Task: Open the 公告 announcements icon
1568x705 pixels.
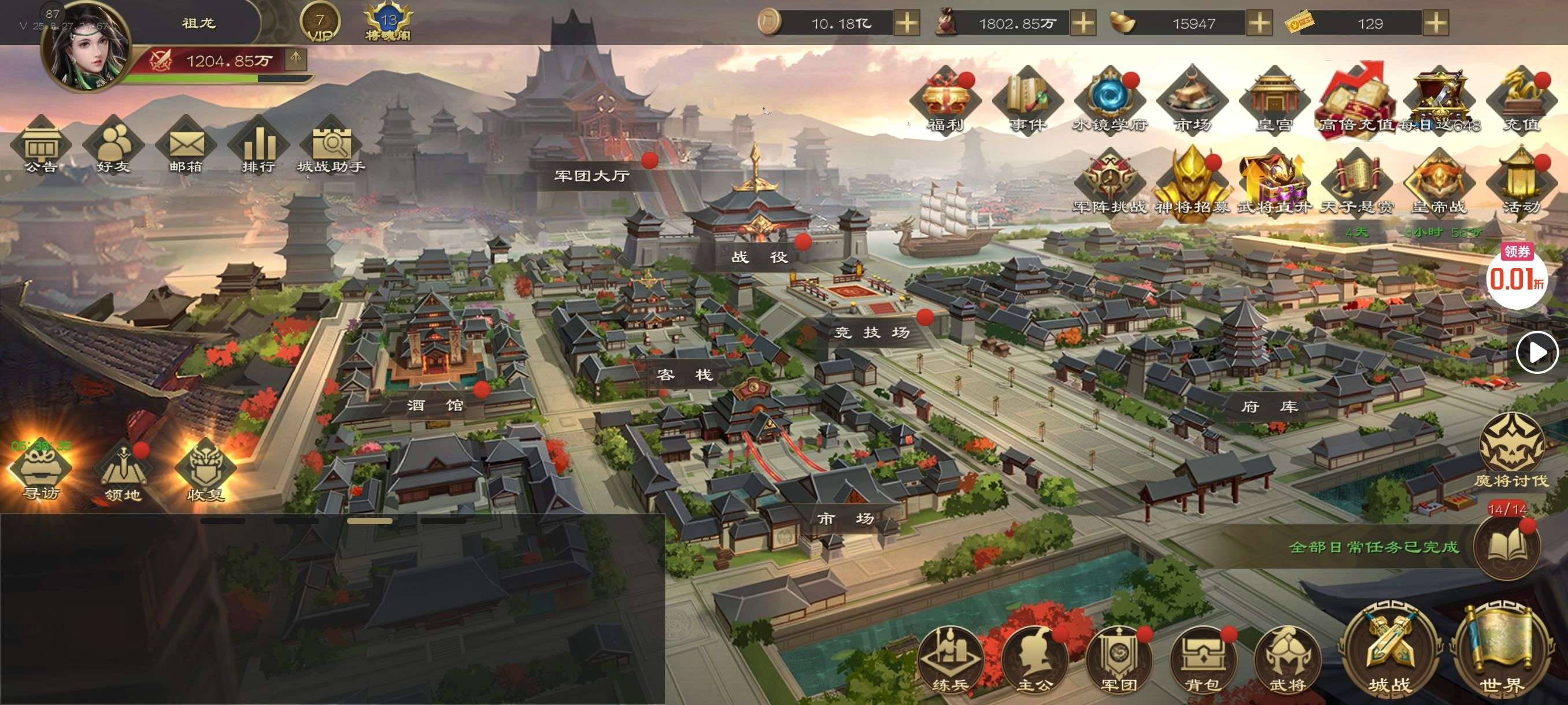Action: click(x=41, y=146)
